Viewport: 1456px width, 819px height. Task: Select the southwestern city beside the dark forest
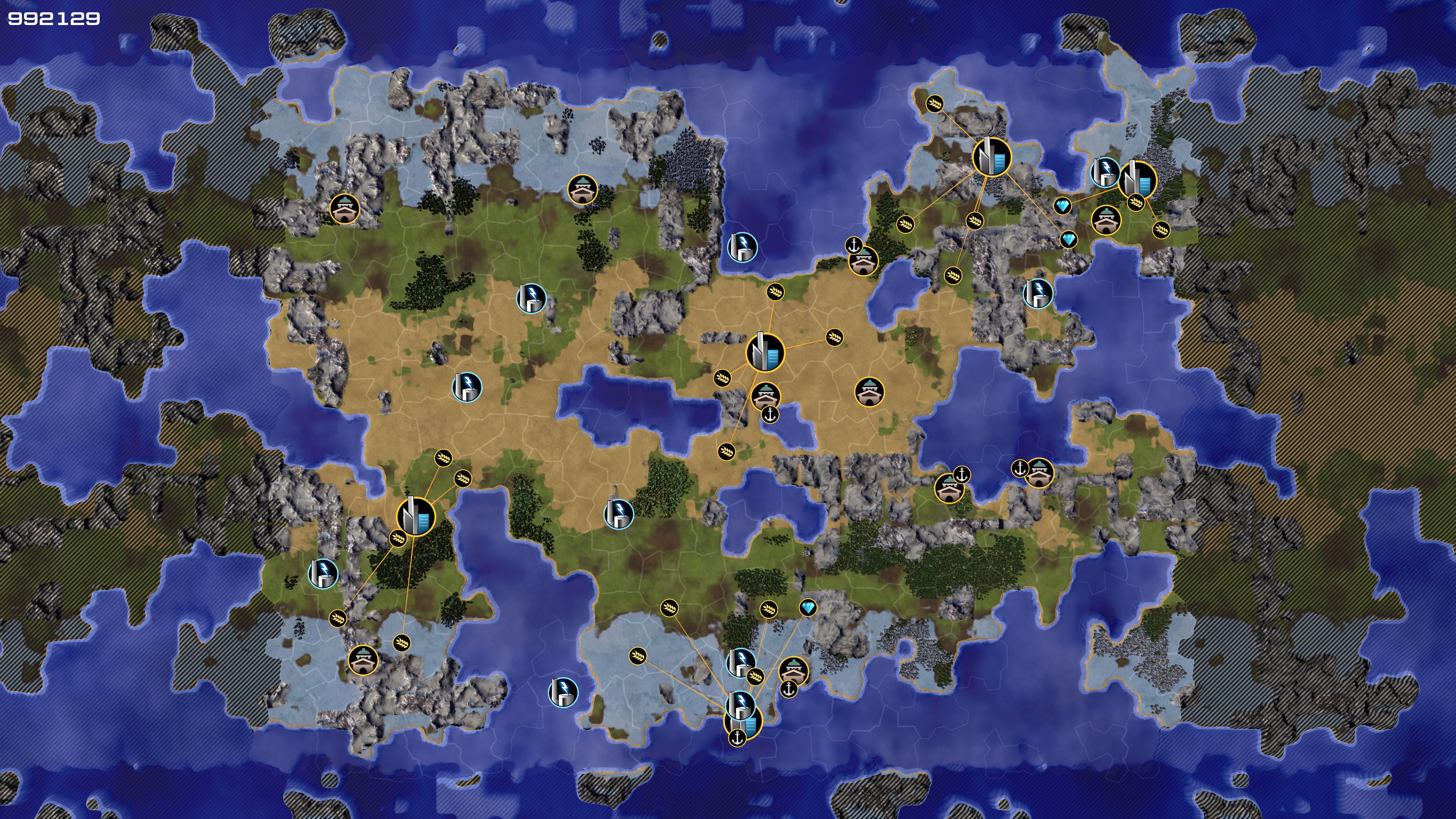[416, 516]
